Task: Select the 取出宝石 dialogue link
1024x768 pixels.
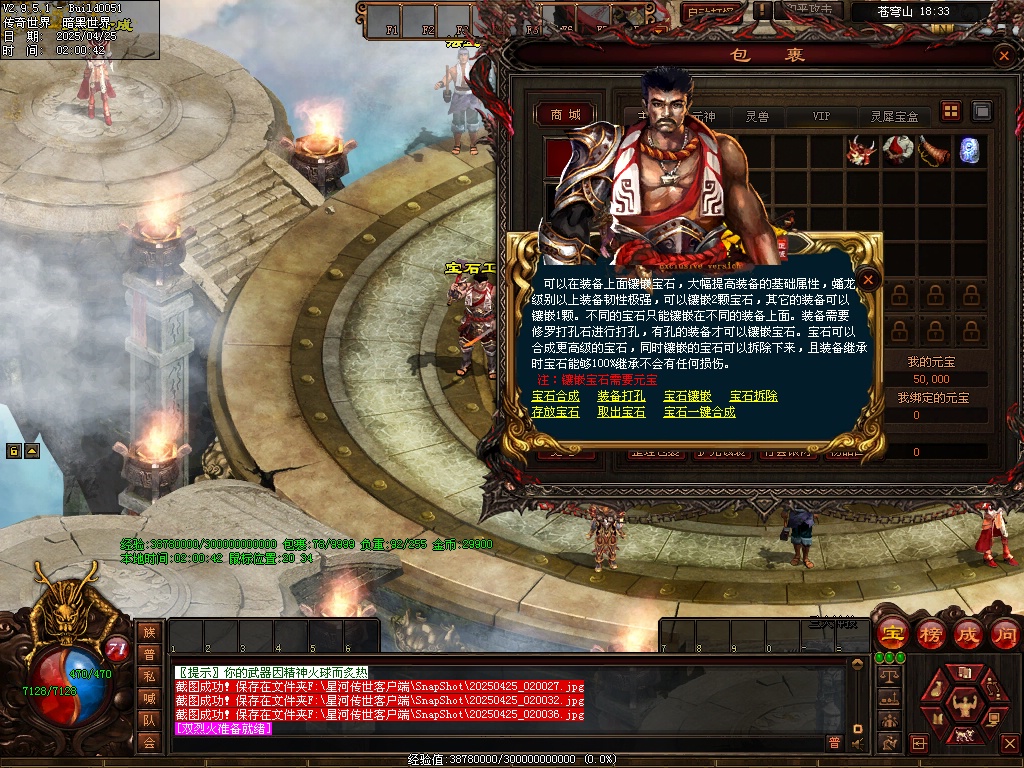Action: point(621,412)
